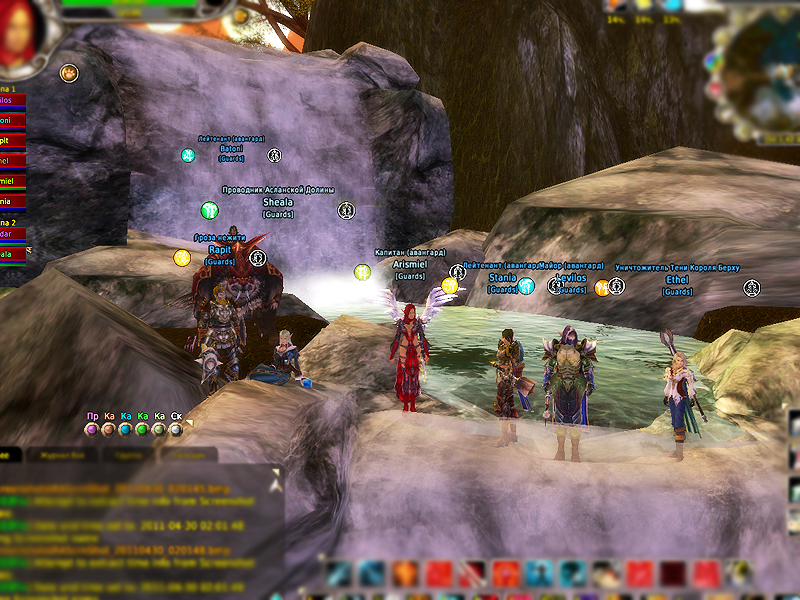
Task: Select Batoni's party frame
Action: coord(10,121)
